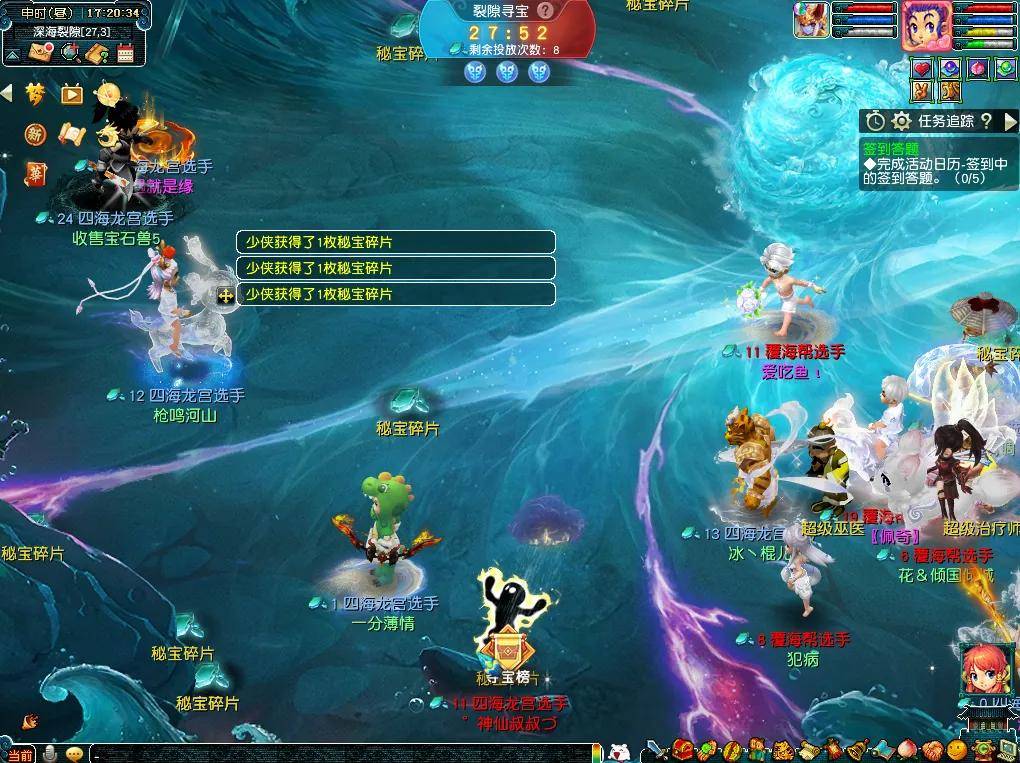Click the stopwatch icon in task tracker
Image resolution: width=1020 pixels, height=763 pixels.
875,121
